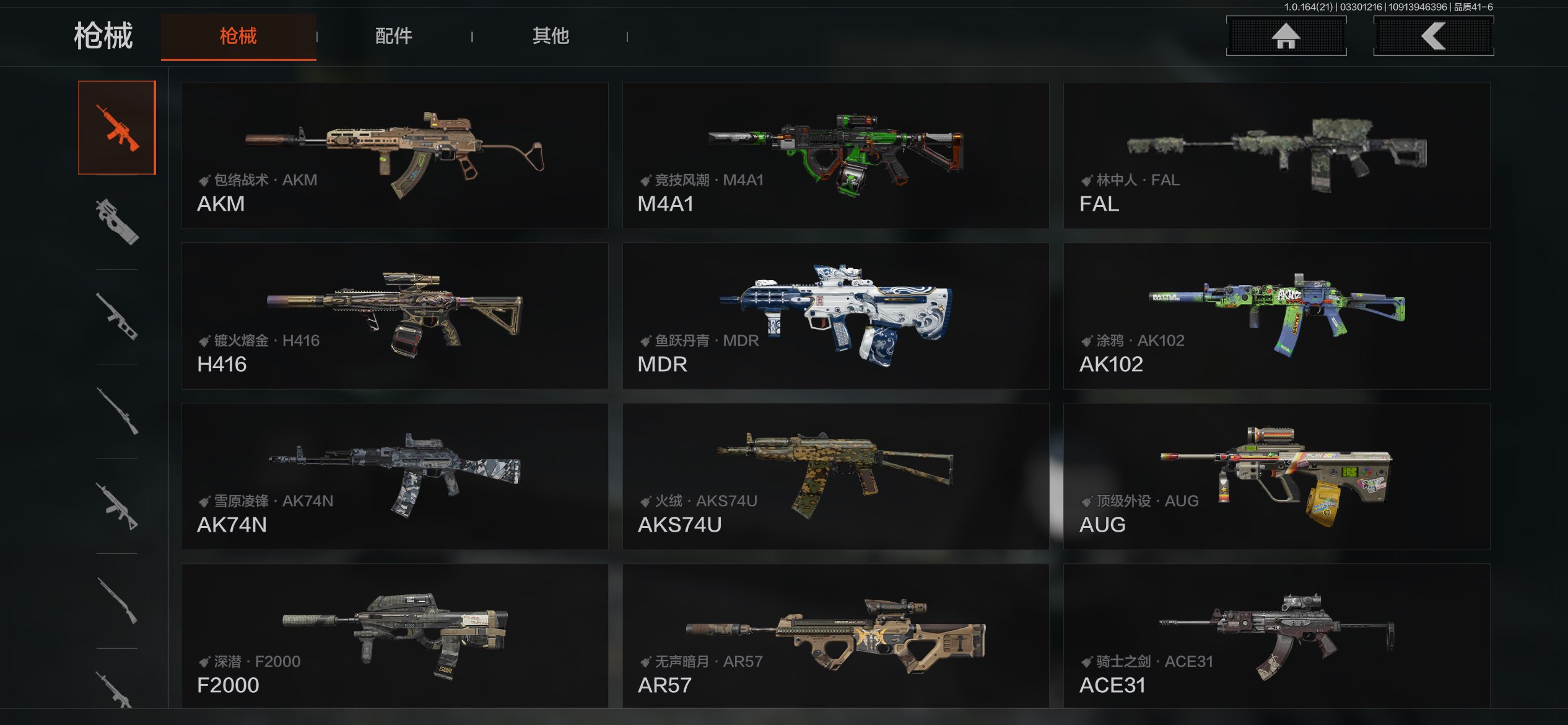Select the blue-white MDR tile
The image size is (1568, 725).
click(835, 316)
